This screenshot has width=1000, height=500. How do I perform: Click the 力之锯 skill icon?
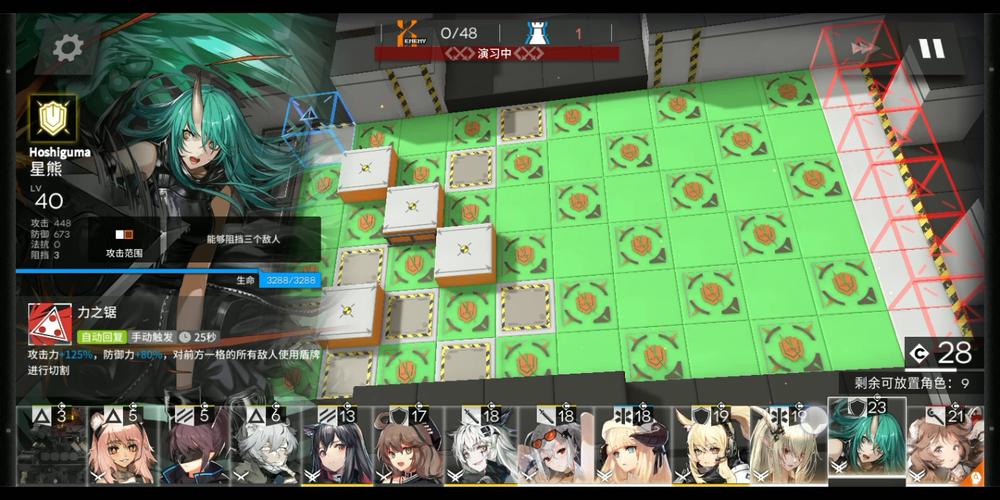(x=48, y=323)
